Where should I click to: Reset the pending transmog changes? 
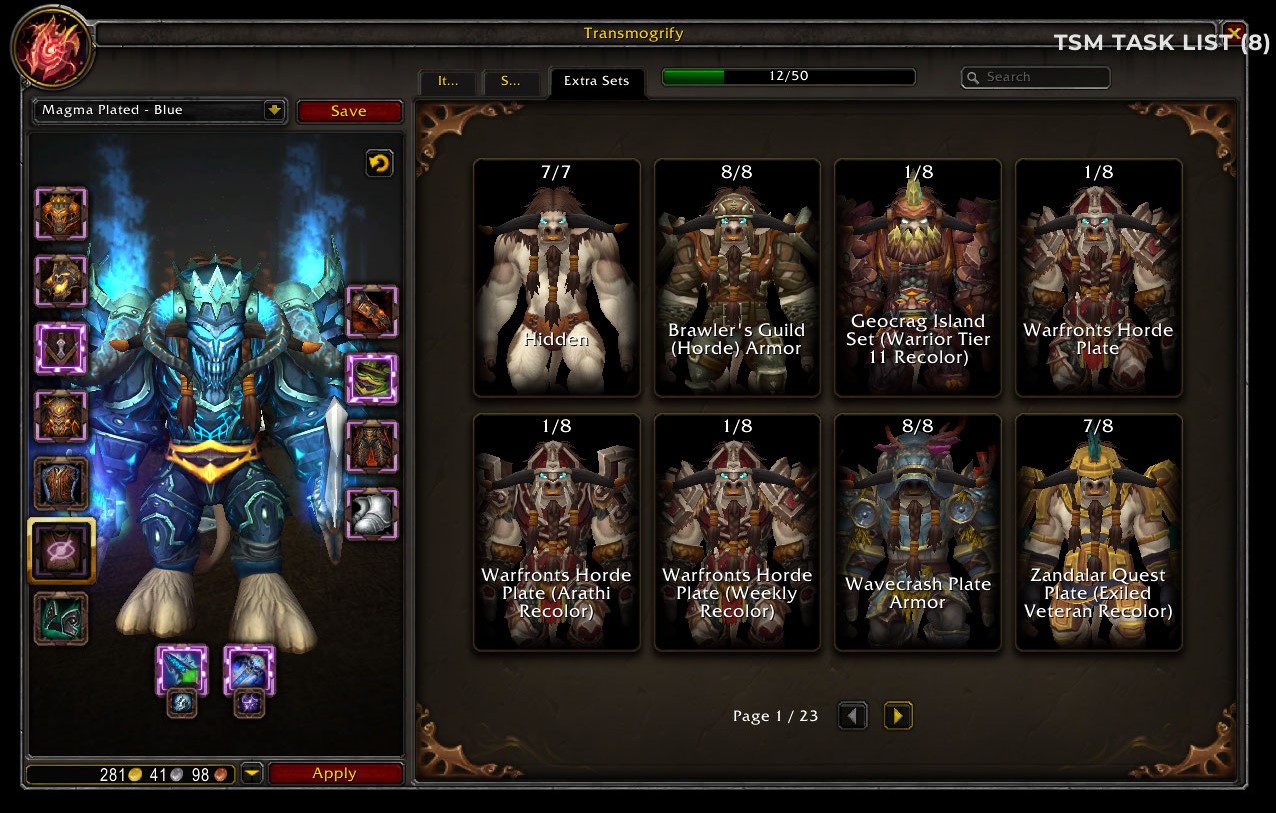pyautogui.click(x=379, y=163)
